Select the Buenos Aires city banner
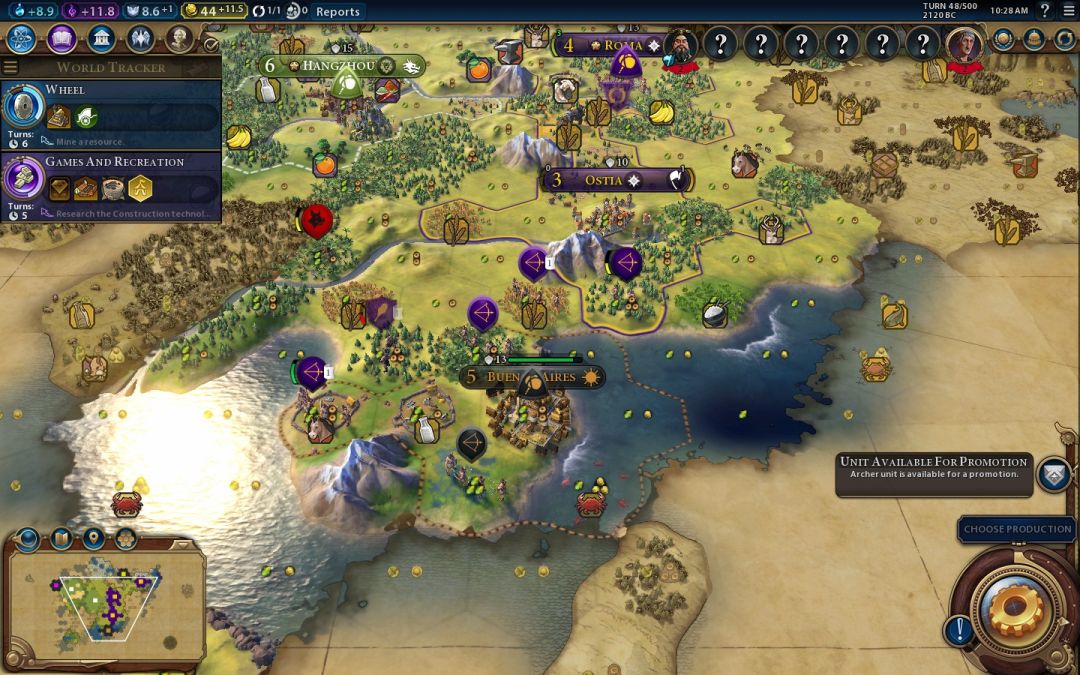This screenshot has width=1080, height=675. point(532,377)
